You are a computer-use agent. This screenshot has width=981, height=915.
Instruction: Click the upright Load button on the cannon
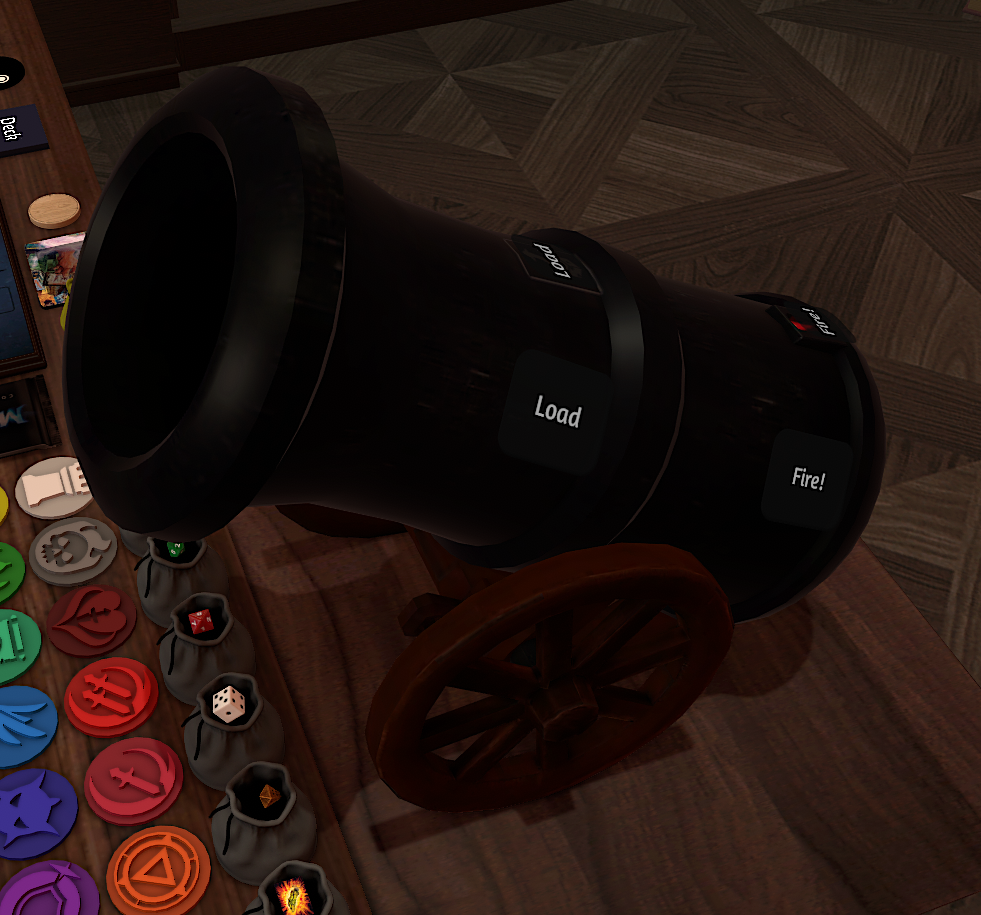[x=556, y=412]
